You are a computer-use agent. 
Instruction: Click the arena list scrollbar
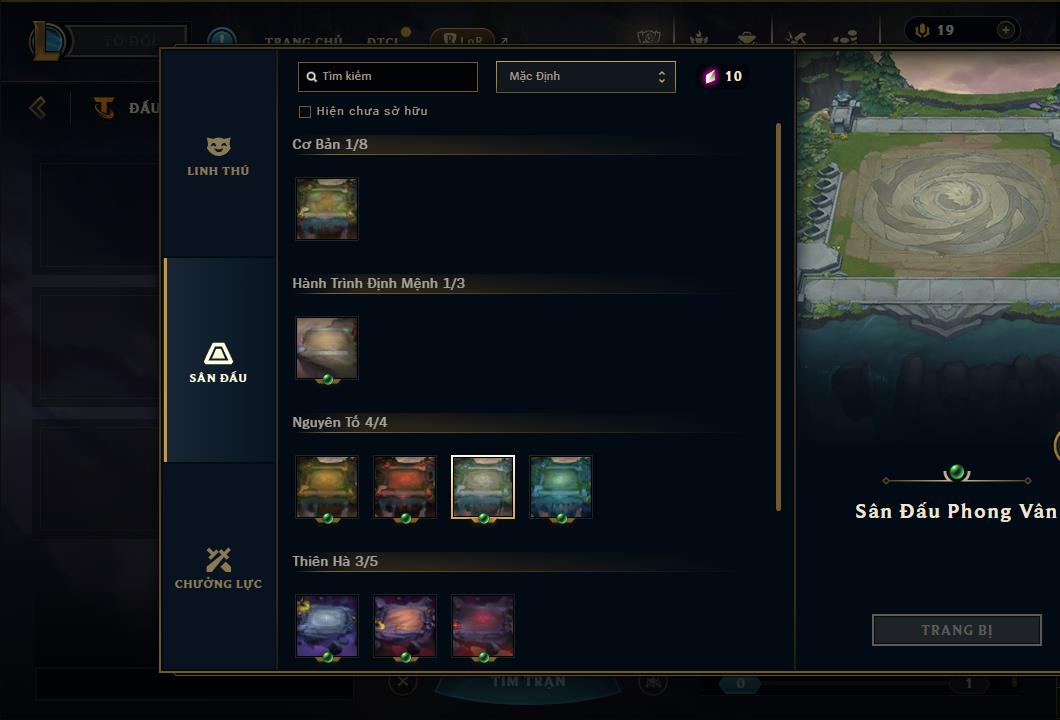click(x=778, y=316)
